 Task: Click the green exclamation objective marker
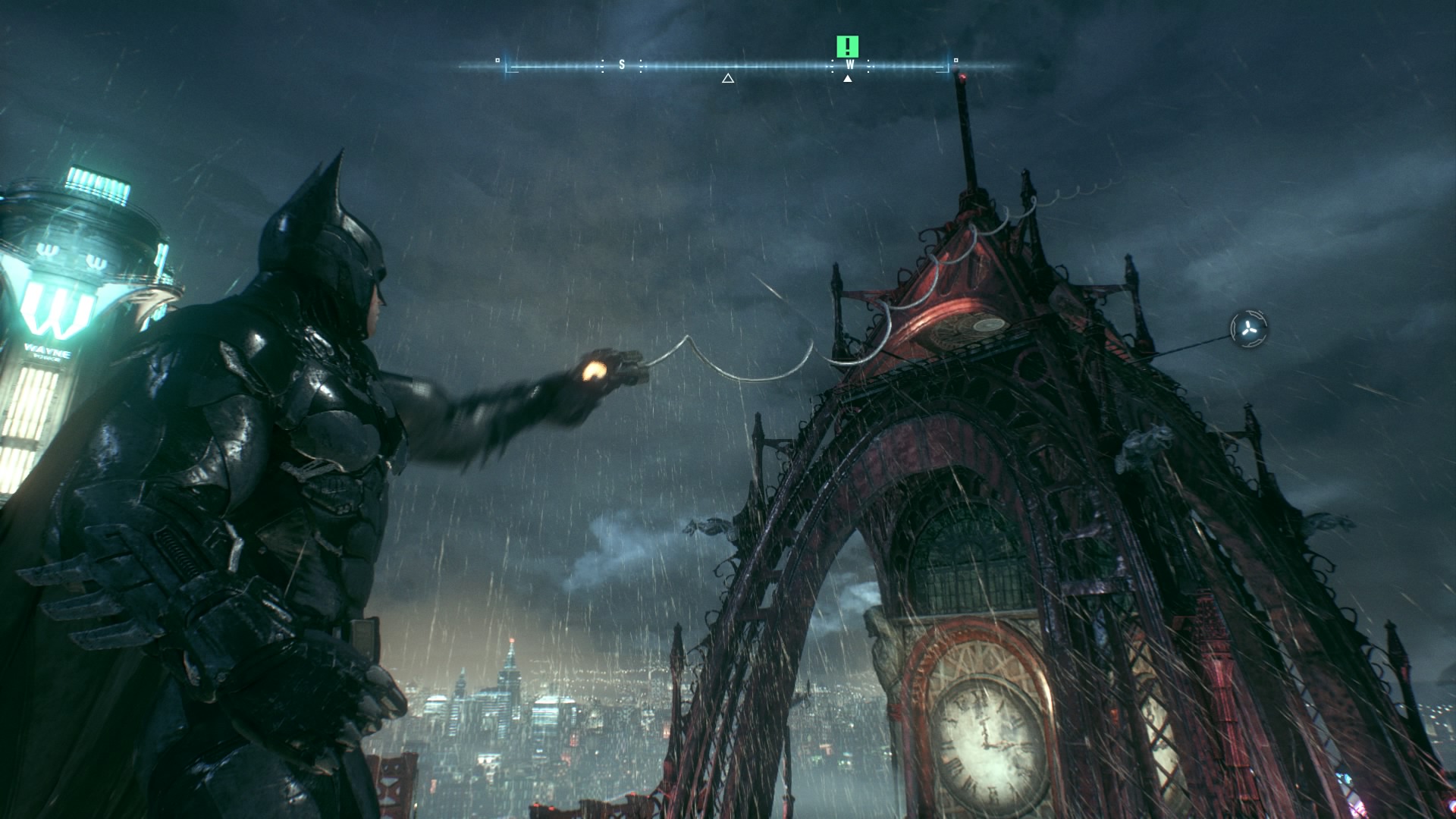tap(847, 46)
